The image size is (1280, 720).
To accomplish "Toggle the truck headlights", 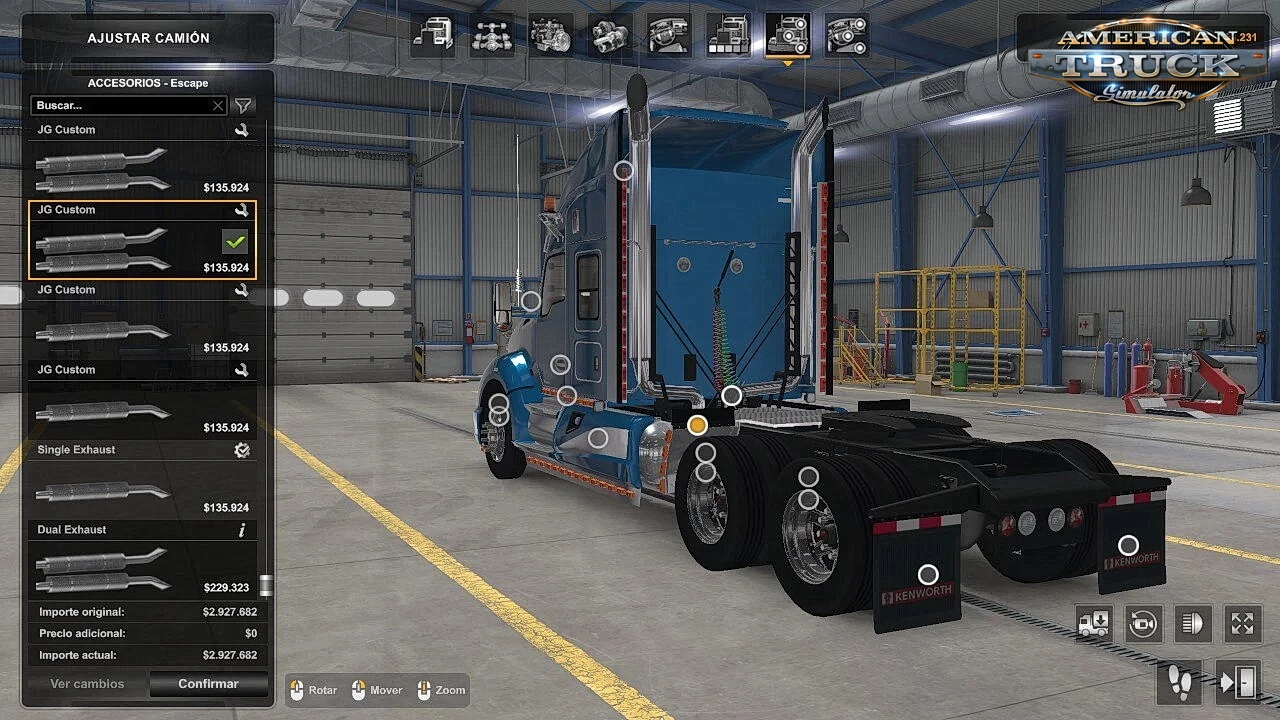I will [1192, 624].
